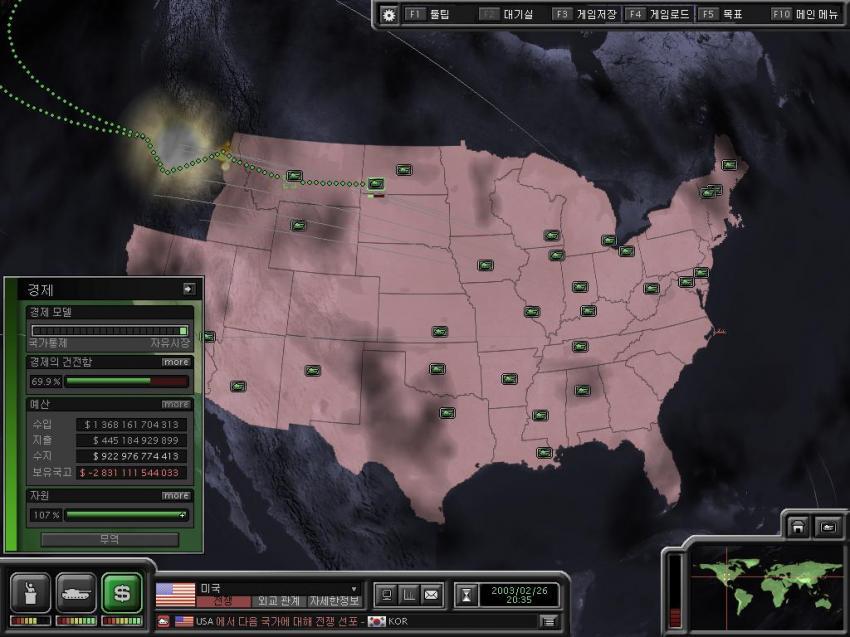View more about 자원 resources
Image resolution: width=850 pixels, height=637 pixels.
pos(176,495)
